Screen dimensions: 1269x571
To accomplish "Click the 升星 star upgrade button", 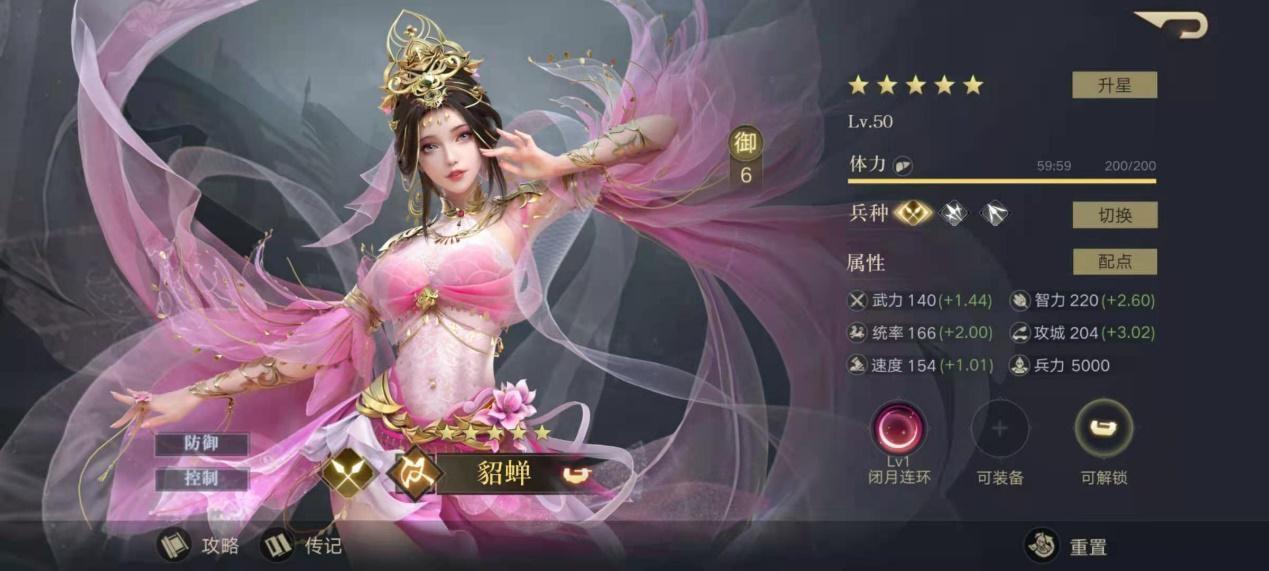I will [1114, 85].
